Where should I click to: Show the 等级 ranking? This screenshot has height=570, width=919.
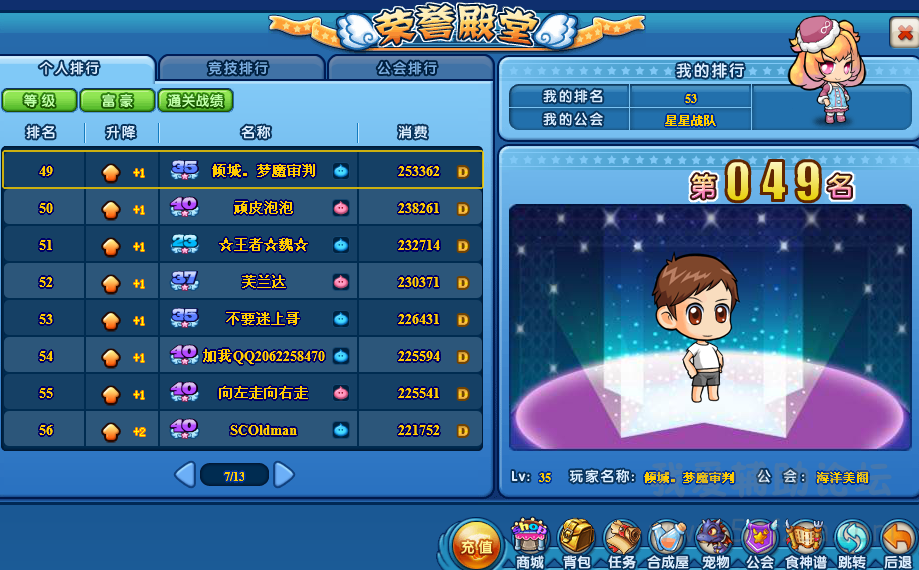(x=38, y=101)
